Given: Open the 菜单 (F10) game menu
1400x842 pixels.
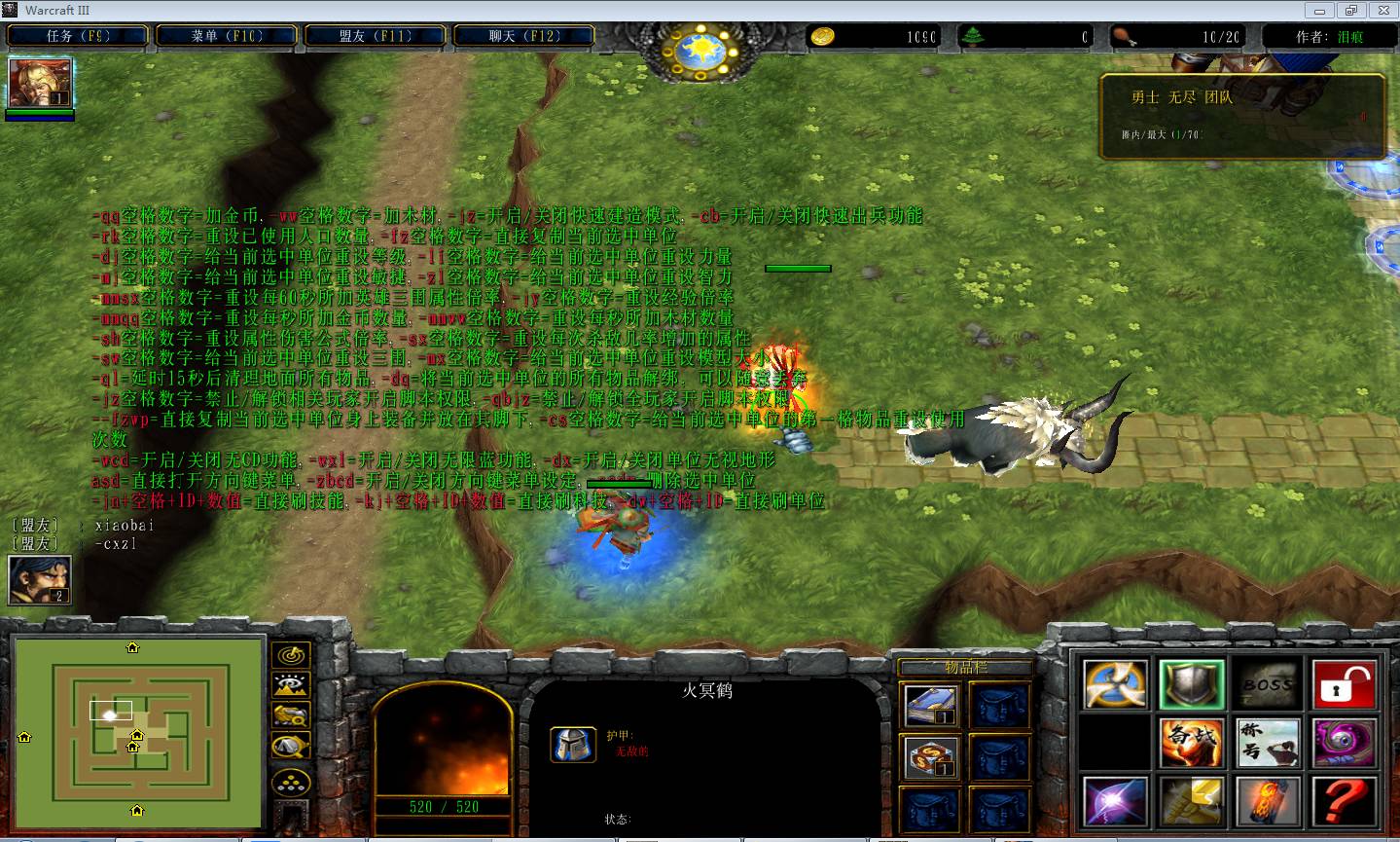Looking at the screenshot, I should pyautogui.click(x=227, y=36).
